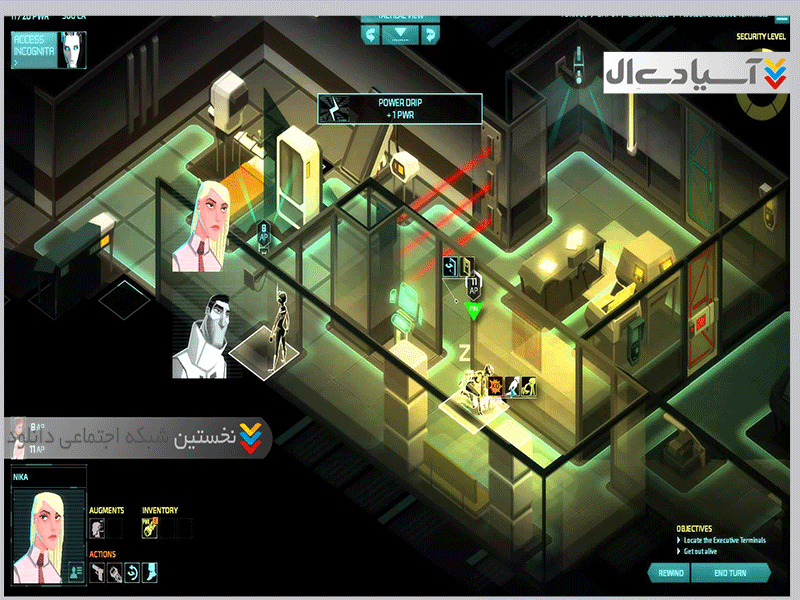Inspect the head augment slot

click(96, 528)
